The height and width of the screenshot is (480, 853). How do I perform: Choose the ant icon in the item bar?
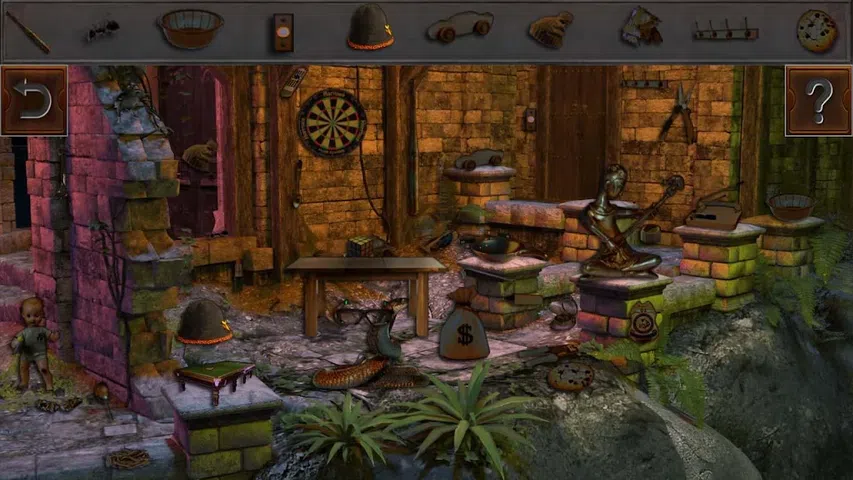101,30
